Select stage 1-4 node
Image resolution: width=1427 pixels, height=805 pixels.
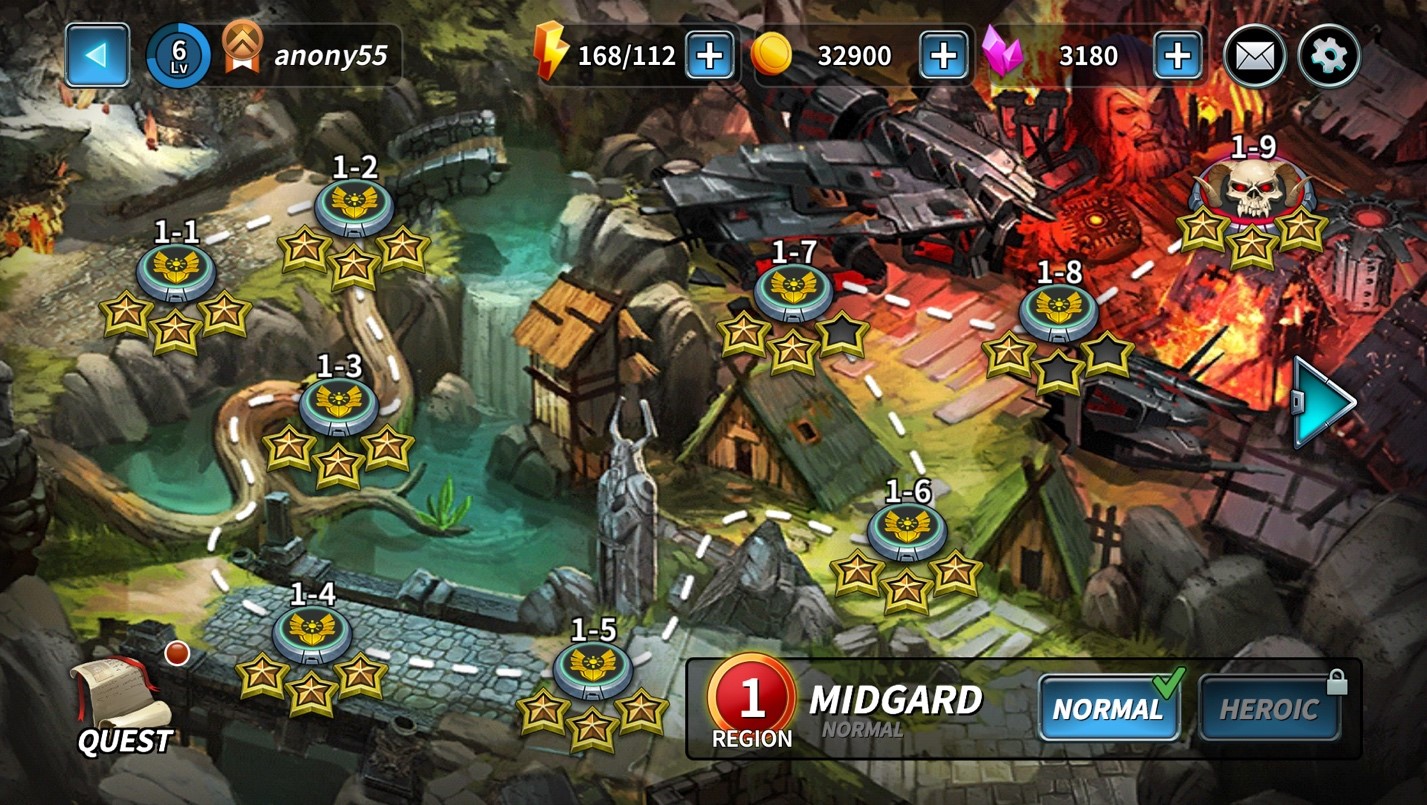[312, 633]
